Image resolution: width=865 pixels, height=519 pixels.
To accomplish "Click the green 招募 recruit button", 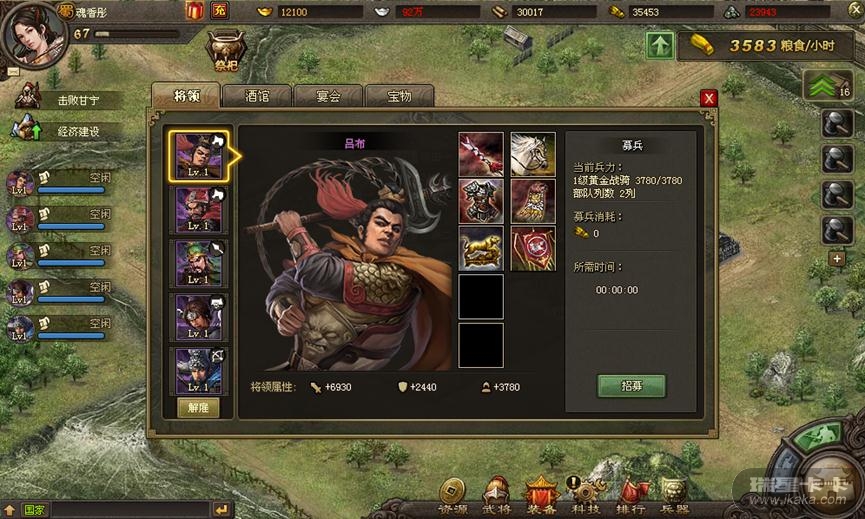I will pos(631,386).
